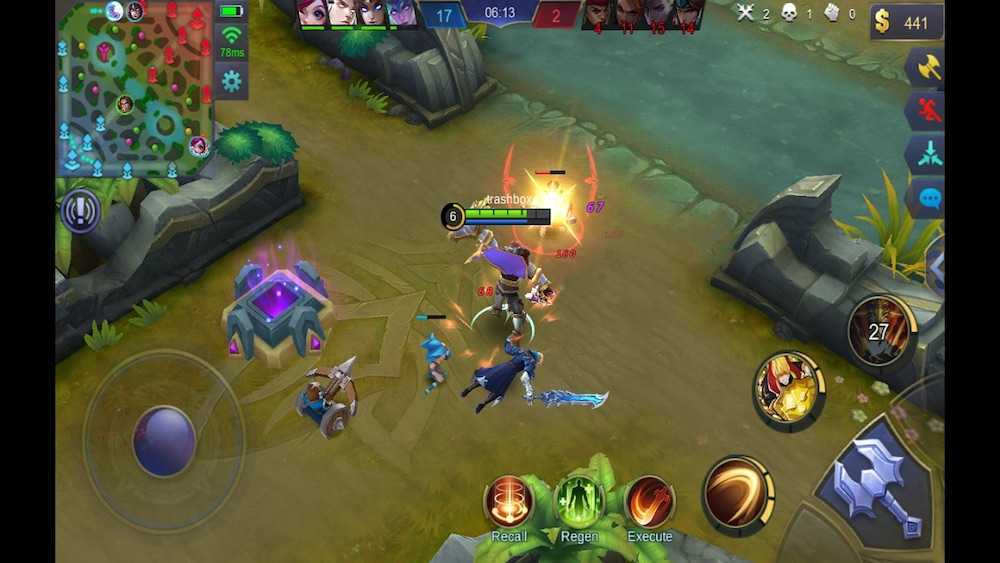Open the battlefield minimap
Image resolution: width=1000 pixels, height=563 pixels.
click(133, 88)
